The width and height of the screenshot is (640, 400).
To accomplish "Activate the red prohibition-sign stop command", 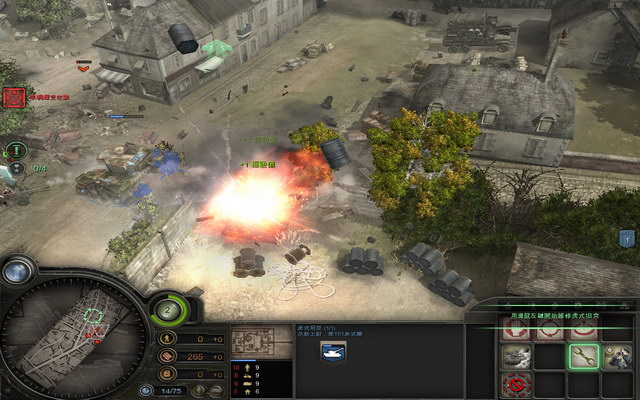I will point(517,386).
